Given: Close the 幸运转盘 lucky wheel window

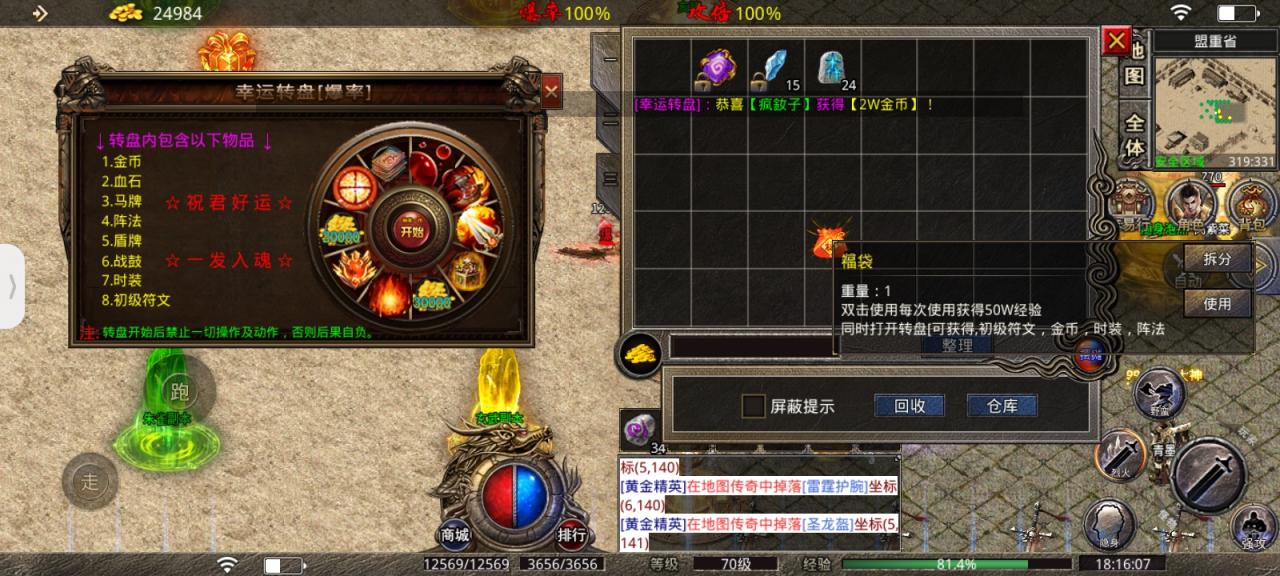Looking at the screenshot, I should click(551, 92).
